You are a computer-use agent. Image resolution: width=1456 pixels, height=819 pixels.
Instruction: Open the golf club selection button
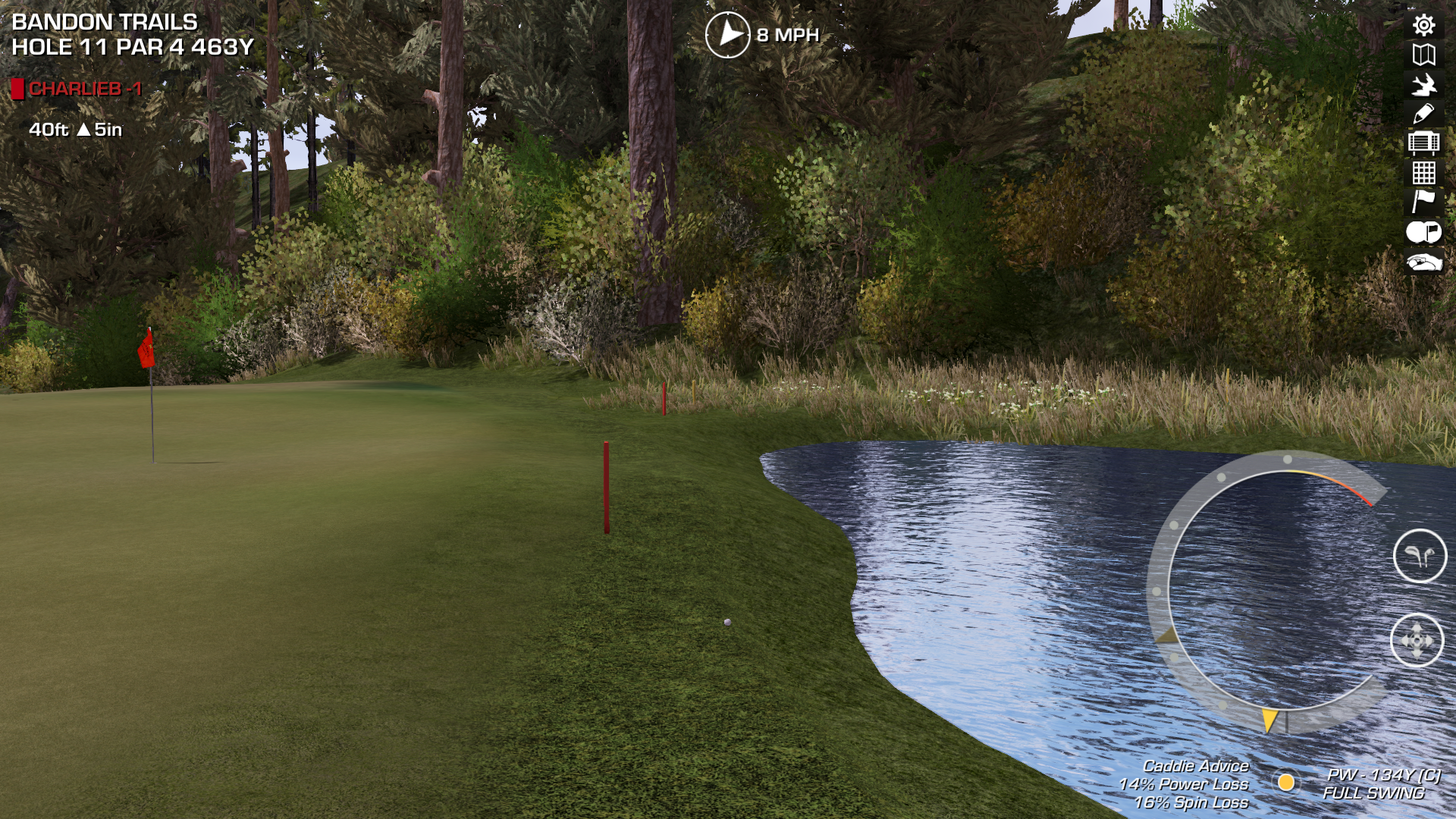1420,556
